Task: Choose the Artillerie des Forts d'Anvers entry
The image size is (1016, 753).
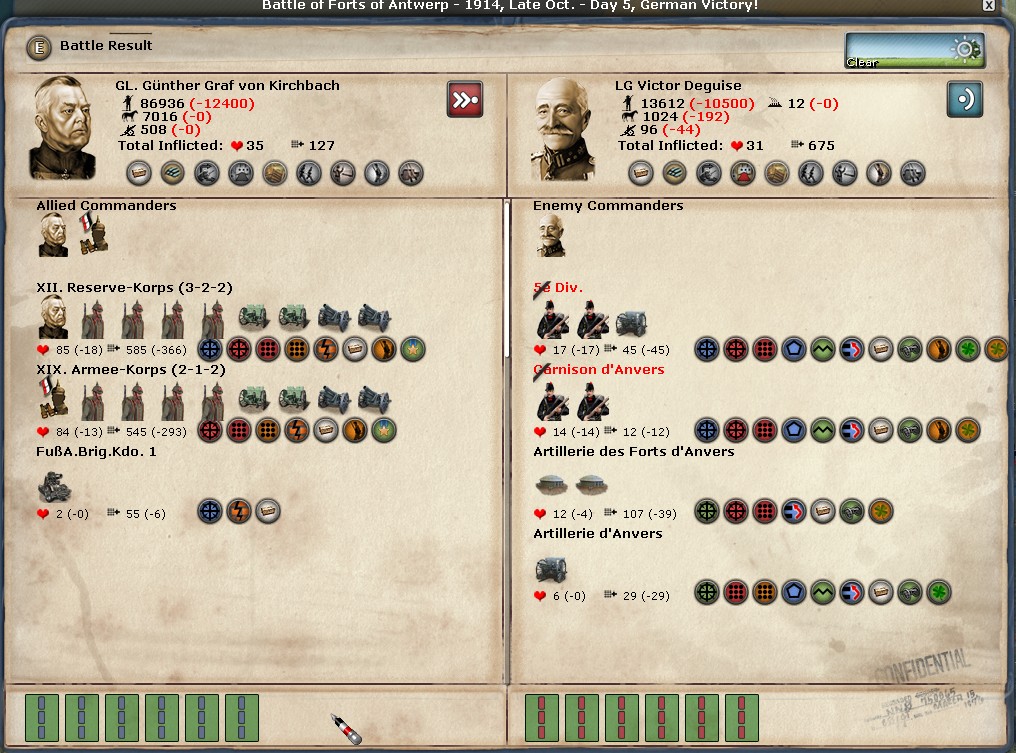Action: tap(633, 452)
